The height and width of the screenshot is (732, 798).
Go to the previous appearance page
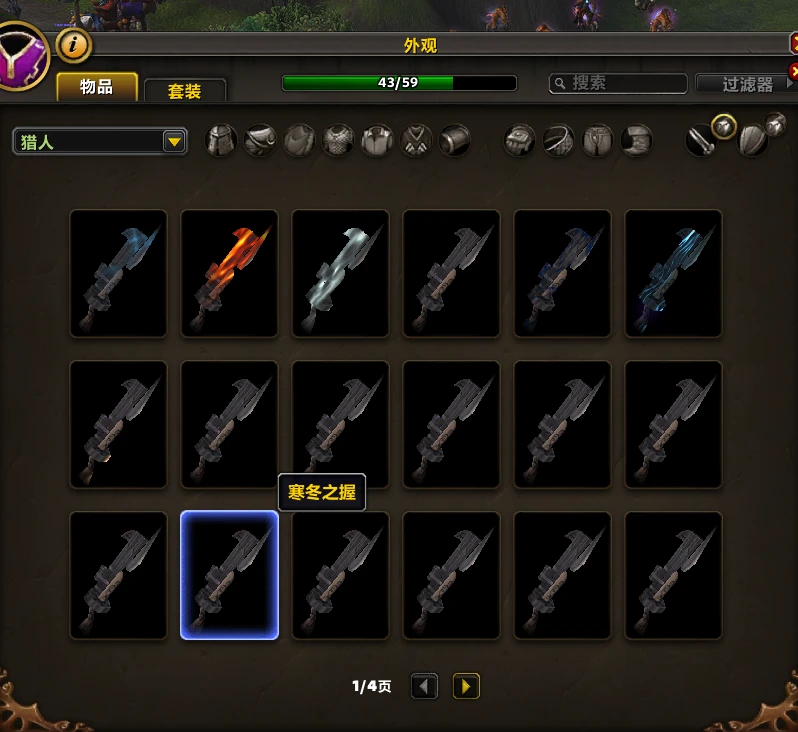[x=425, y=686]
